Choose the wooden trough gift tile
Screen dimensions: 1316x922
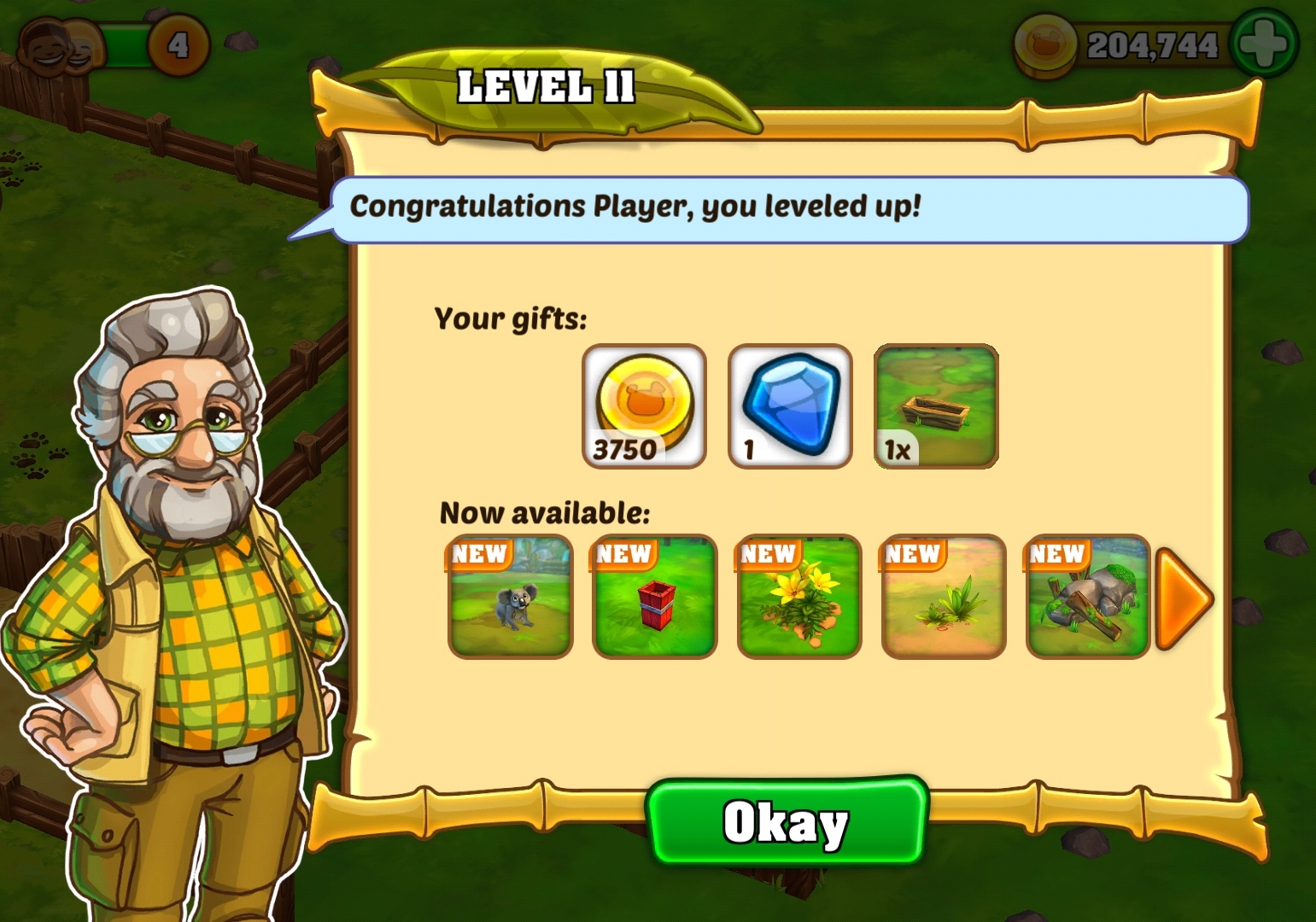(936, 406)
